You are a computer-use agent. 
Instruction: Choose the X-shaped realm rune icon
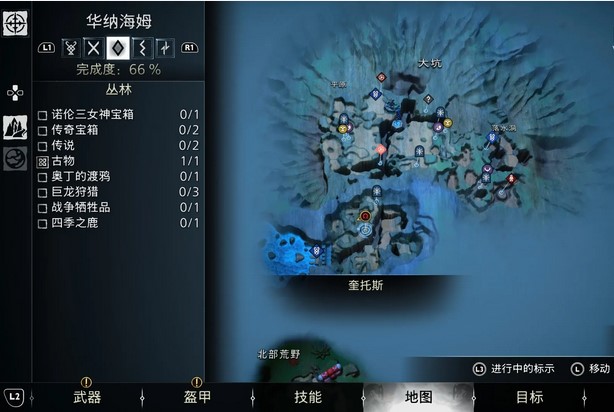(94, 47)
